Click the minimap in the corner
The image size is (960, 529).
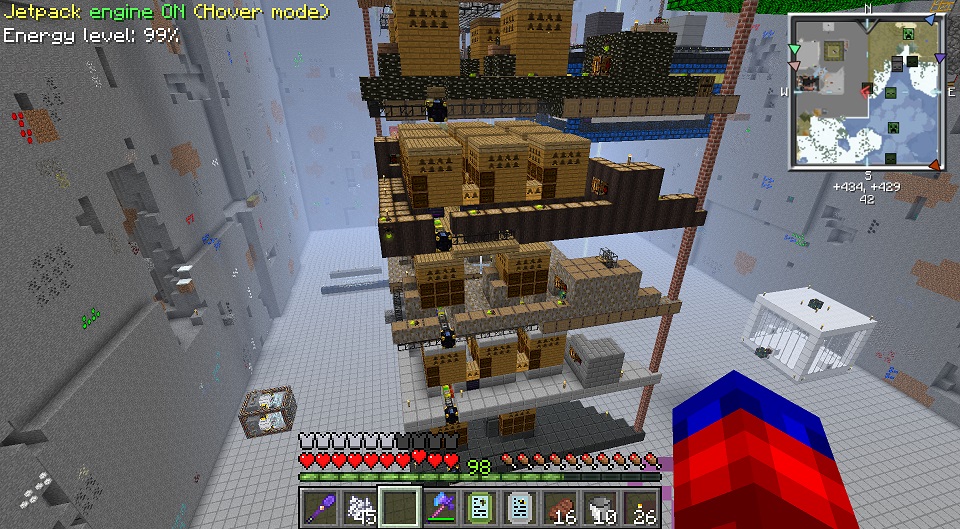coord(866,91)
